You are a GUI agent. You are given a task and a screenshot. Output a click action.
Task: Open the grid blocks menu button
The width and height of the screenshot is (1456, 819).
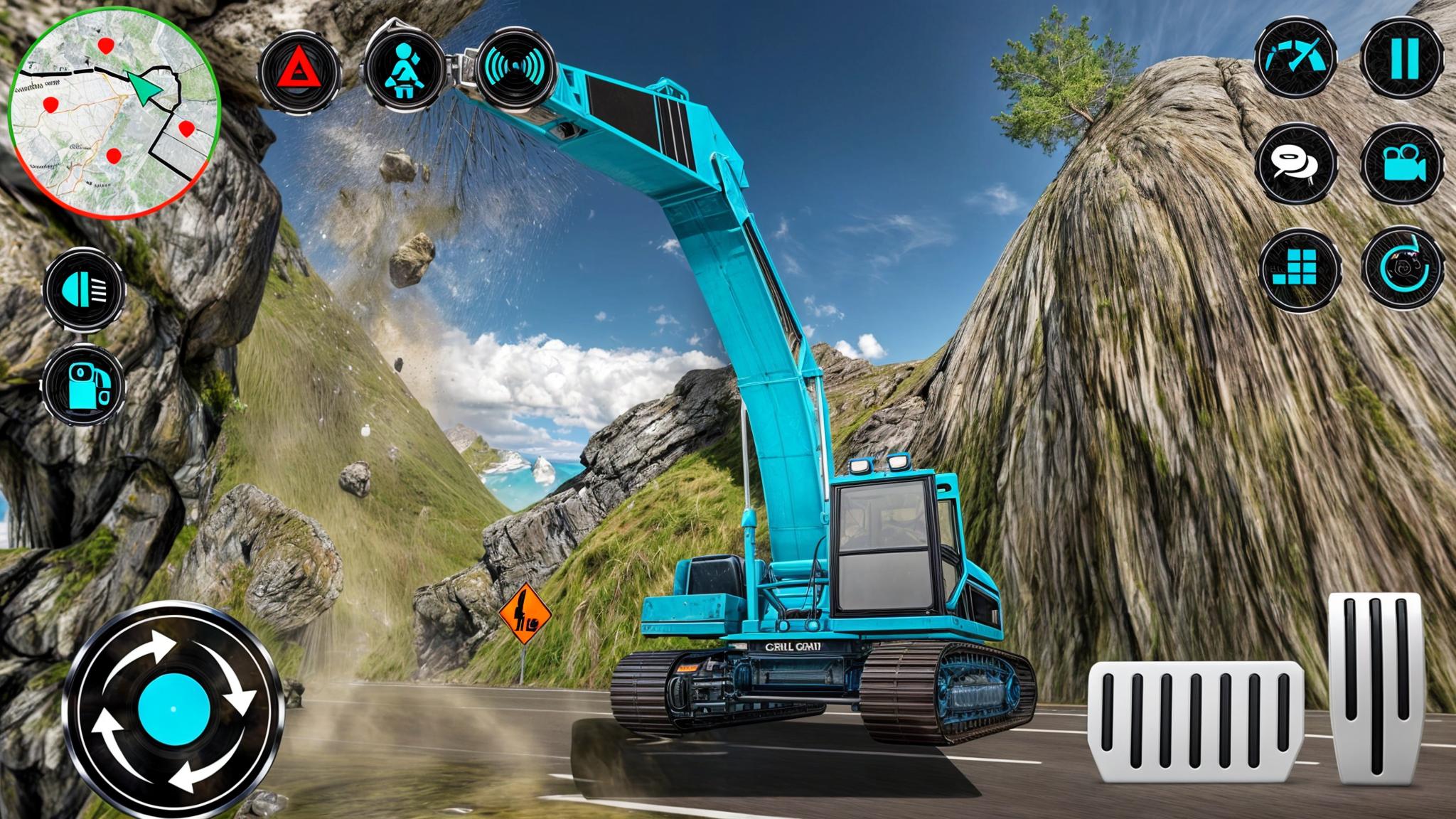1300,270
